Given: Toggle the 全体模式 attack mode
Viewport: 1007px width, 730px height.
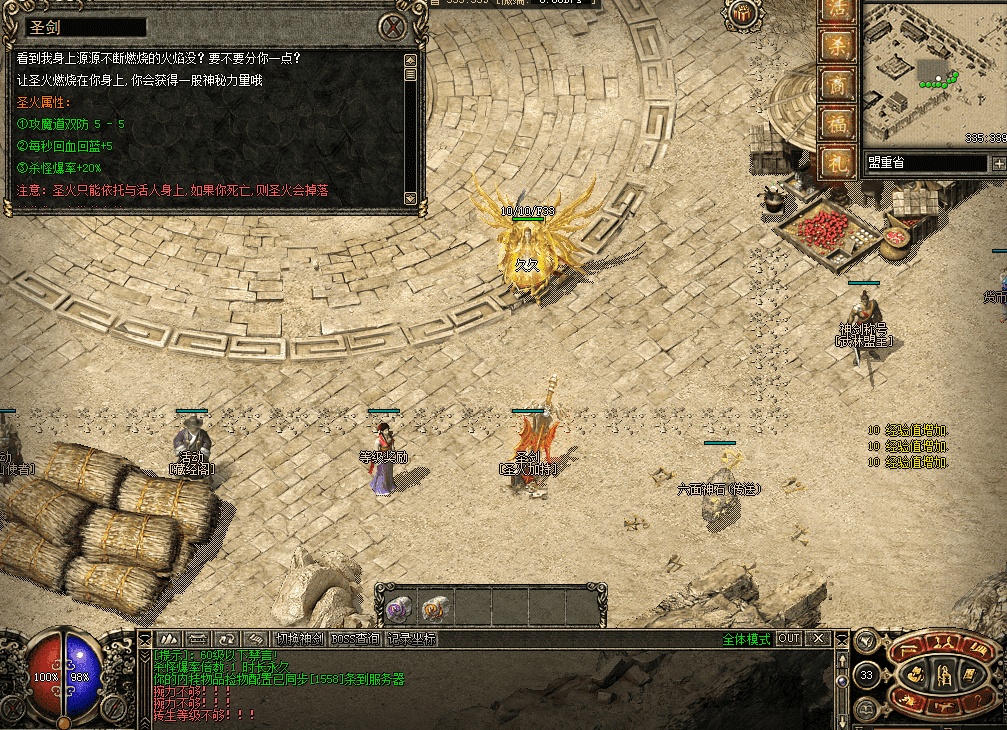Looking at the screenshot, I should click(746, 639).
